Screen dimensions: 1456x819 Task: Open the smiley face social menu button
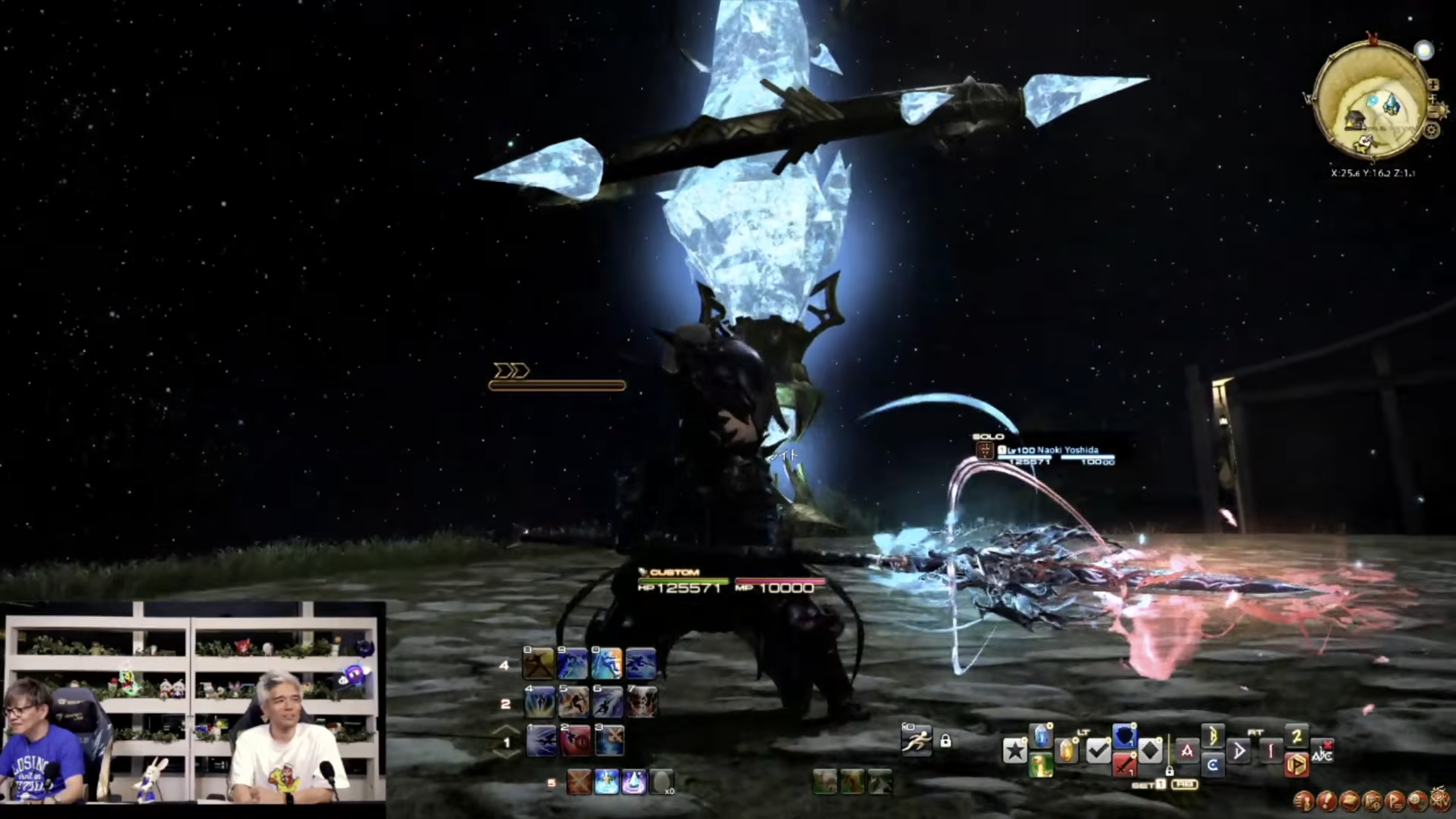click(1417, 800)
